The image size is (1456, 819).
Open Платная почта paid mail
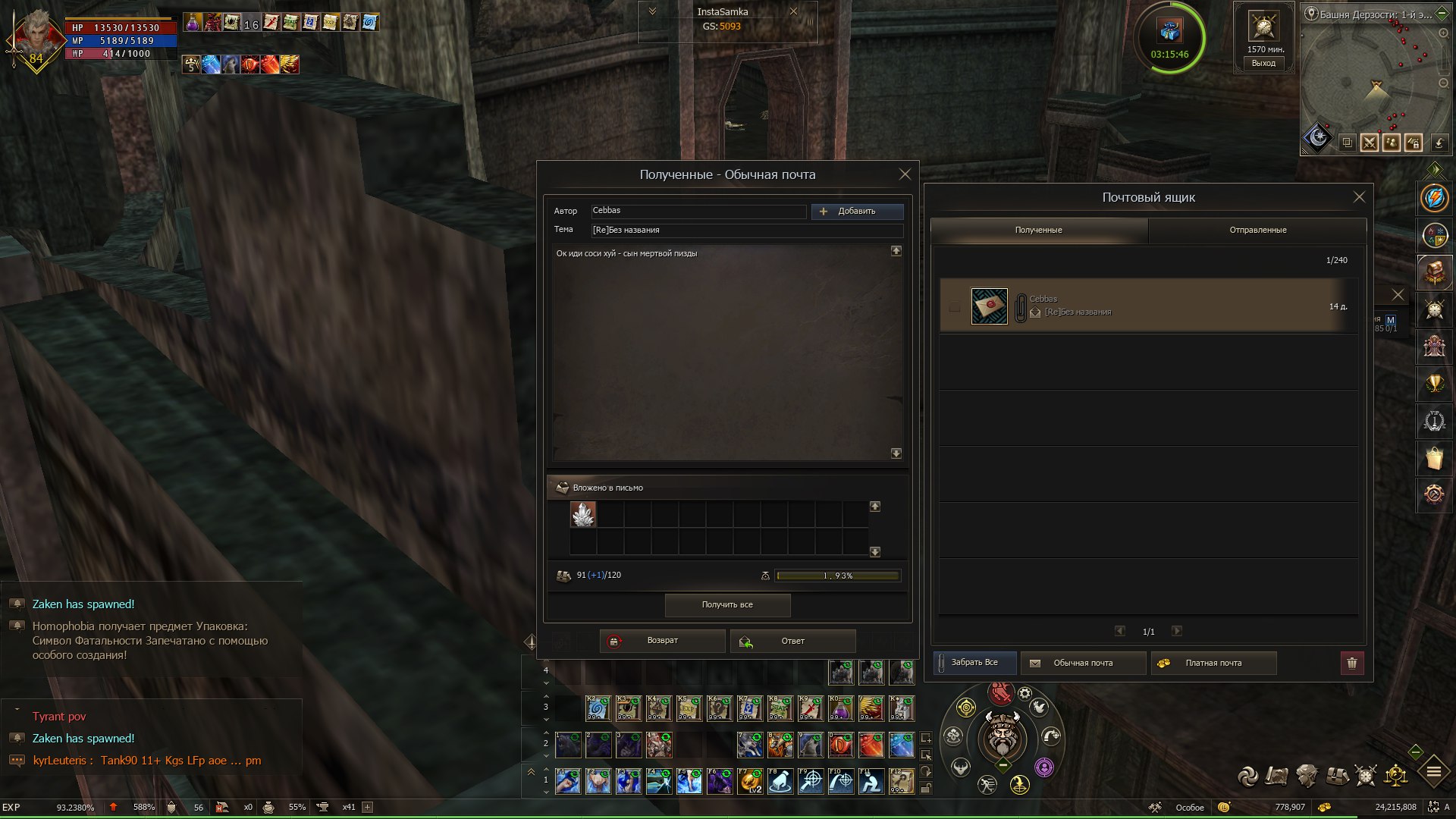pos(1213,664)
